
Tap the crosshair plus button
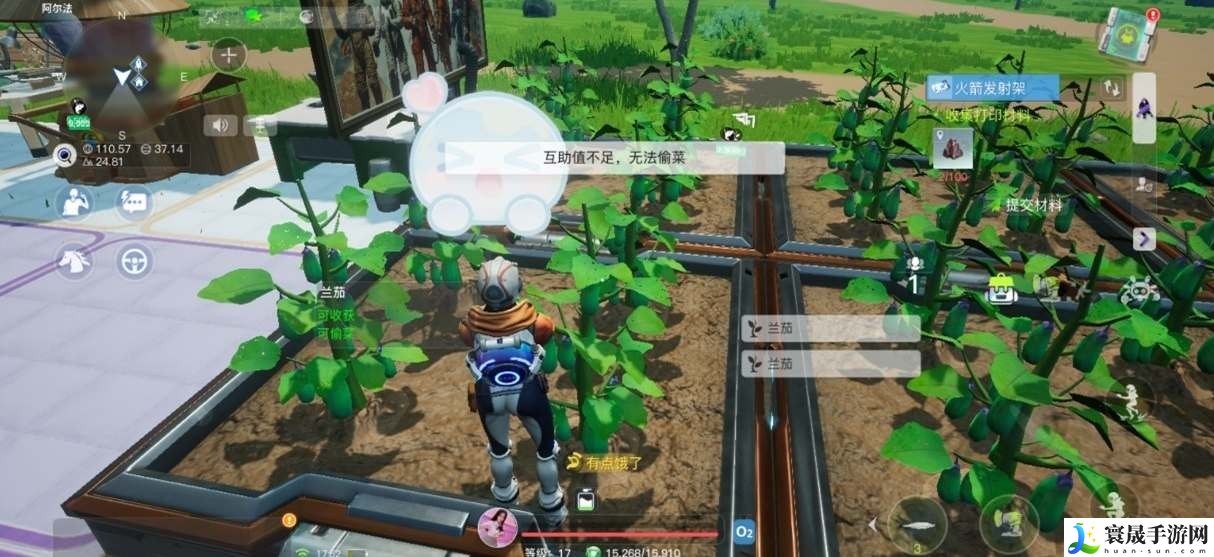point(228,55)
